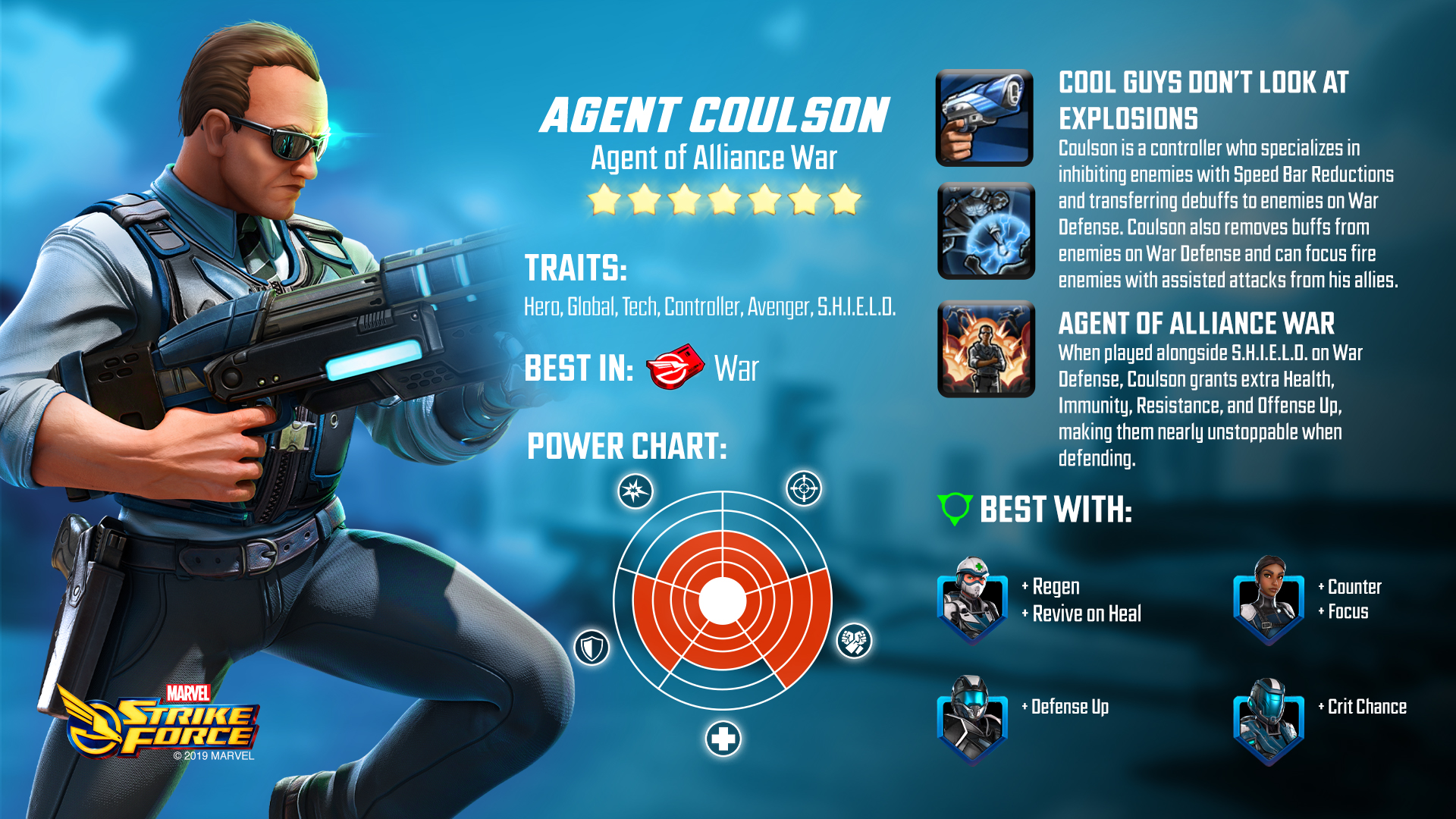
Task: Select the crosshair power chart icon
Action: [804, 488]
